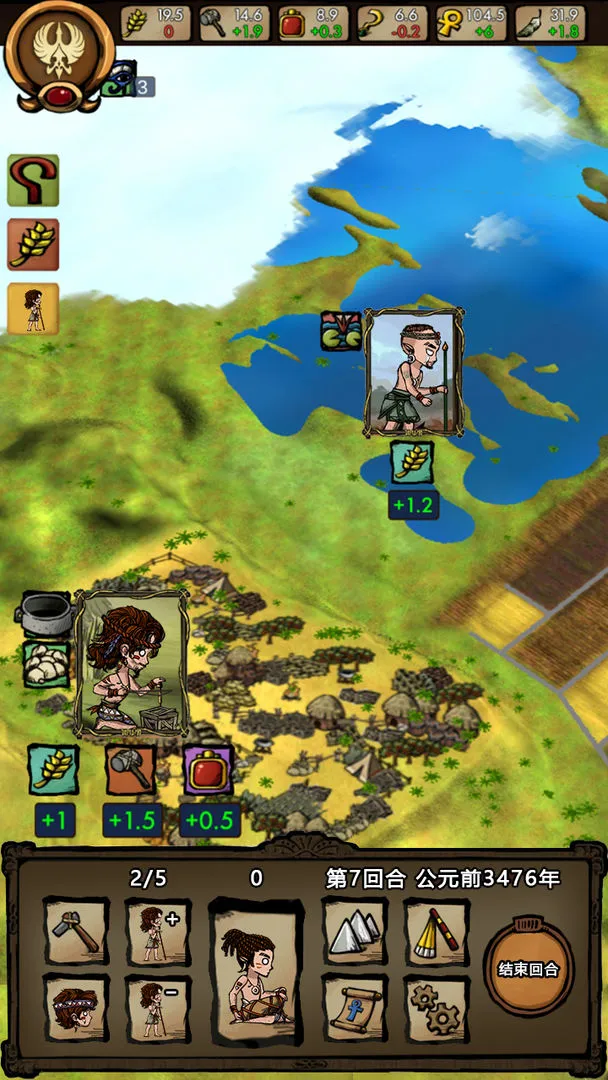Select the spearman unit card by the lake
This screenshot has width=608, height=1080.
(414, 371)
